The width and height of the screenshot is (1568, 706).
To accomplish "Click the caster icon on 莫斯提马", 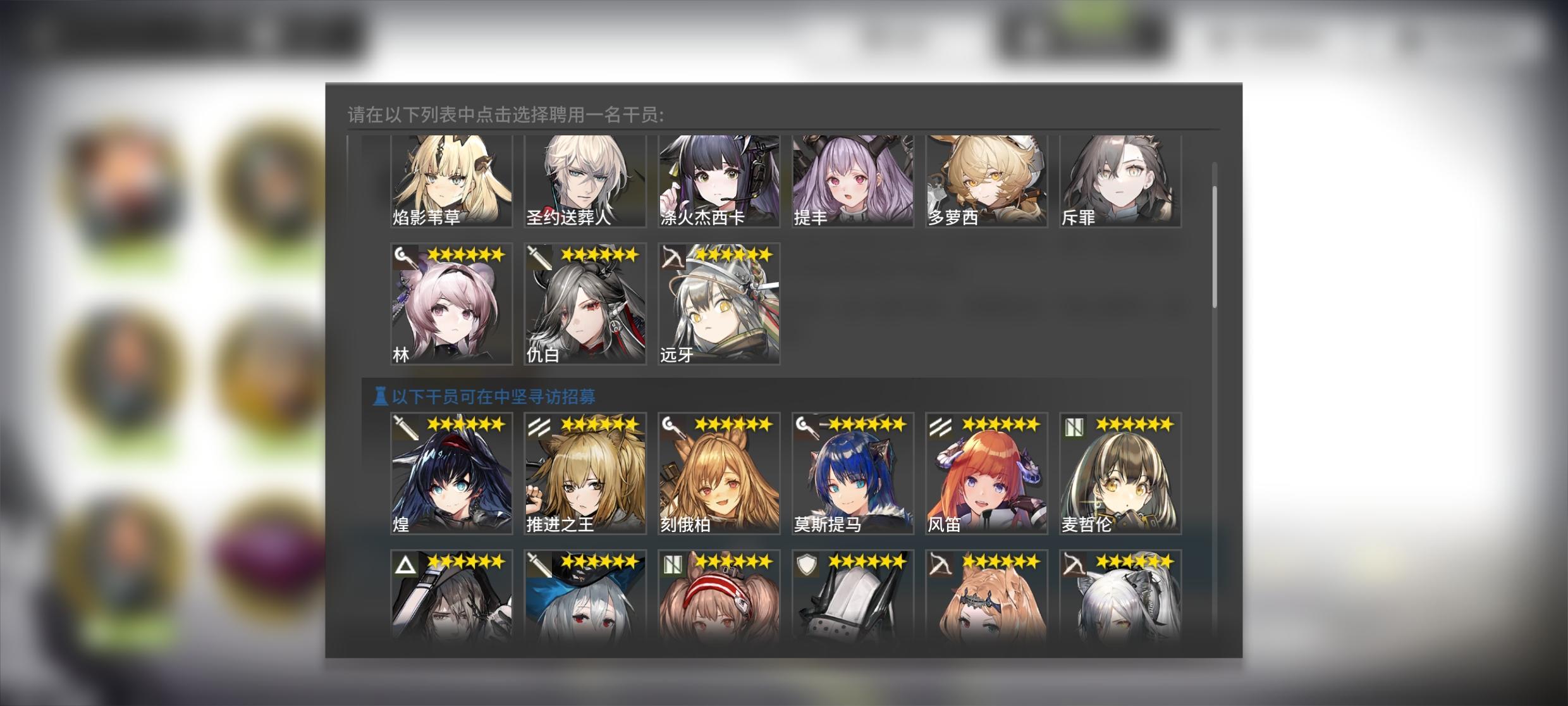I will (804, 424).
